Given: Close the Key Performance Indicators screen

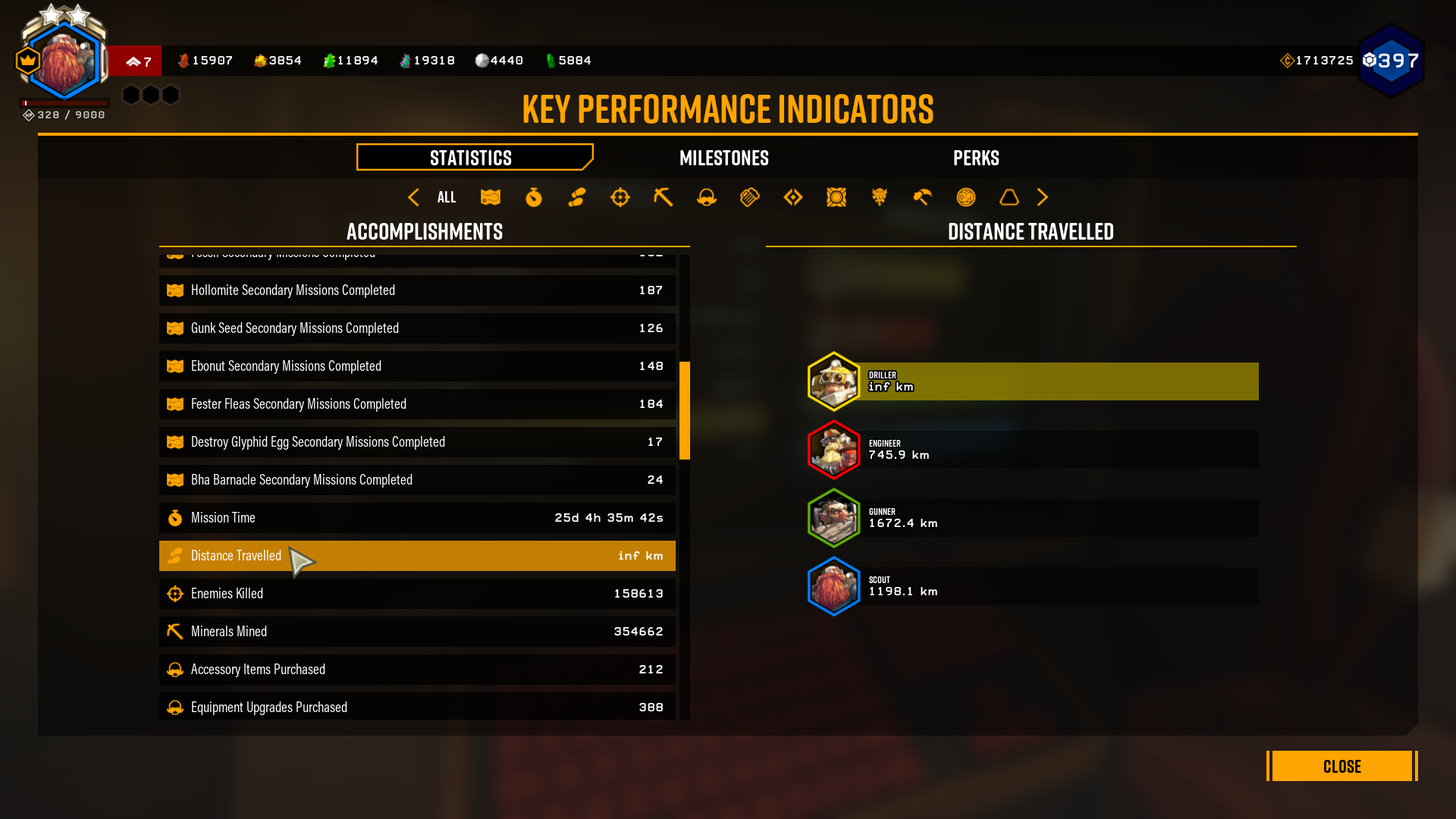Looking at the screenshot, I should (1341, 766).
